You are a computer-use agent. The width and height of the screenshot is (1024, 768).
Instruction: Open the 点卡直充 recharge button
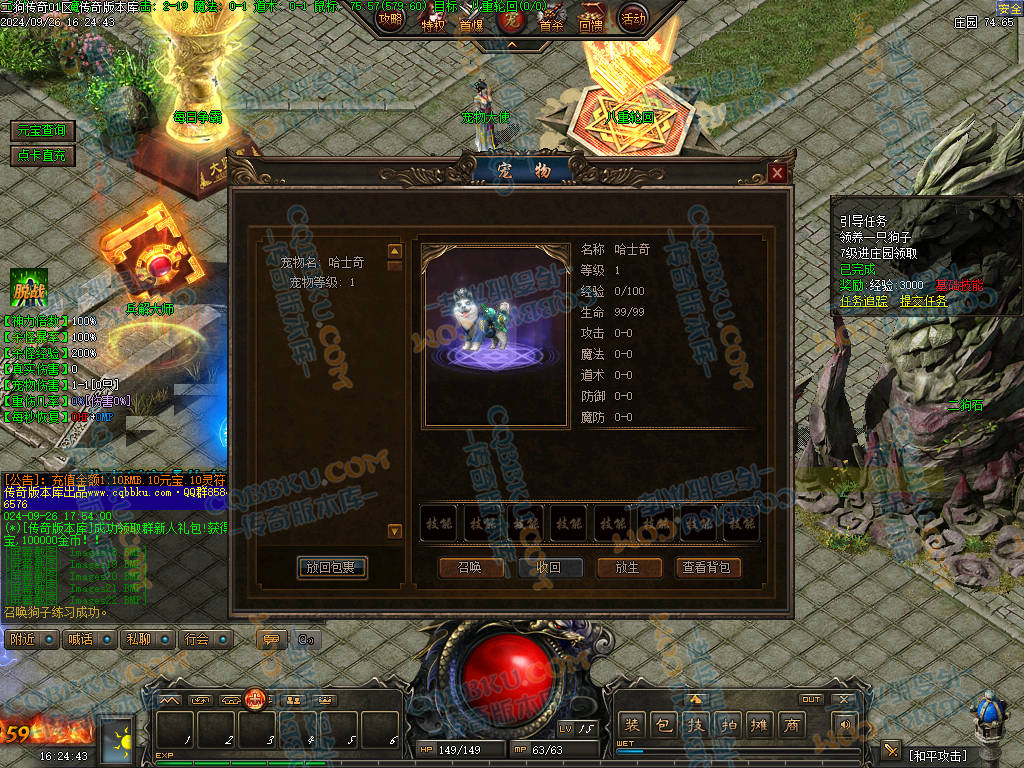pos(43,155)
